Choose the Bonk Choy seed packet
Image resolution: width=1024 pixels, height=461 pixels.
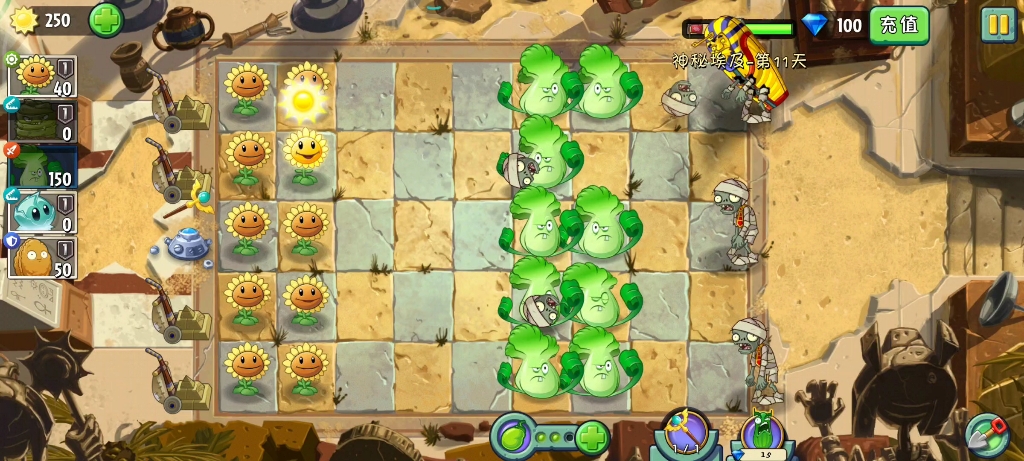tap(42, 166)
